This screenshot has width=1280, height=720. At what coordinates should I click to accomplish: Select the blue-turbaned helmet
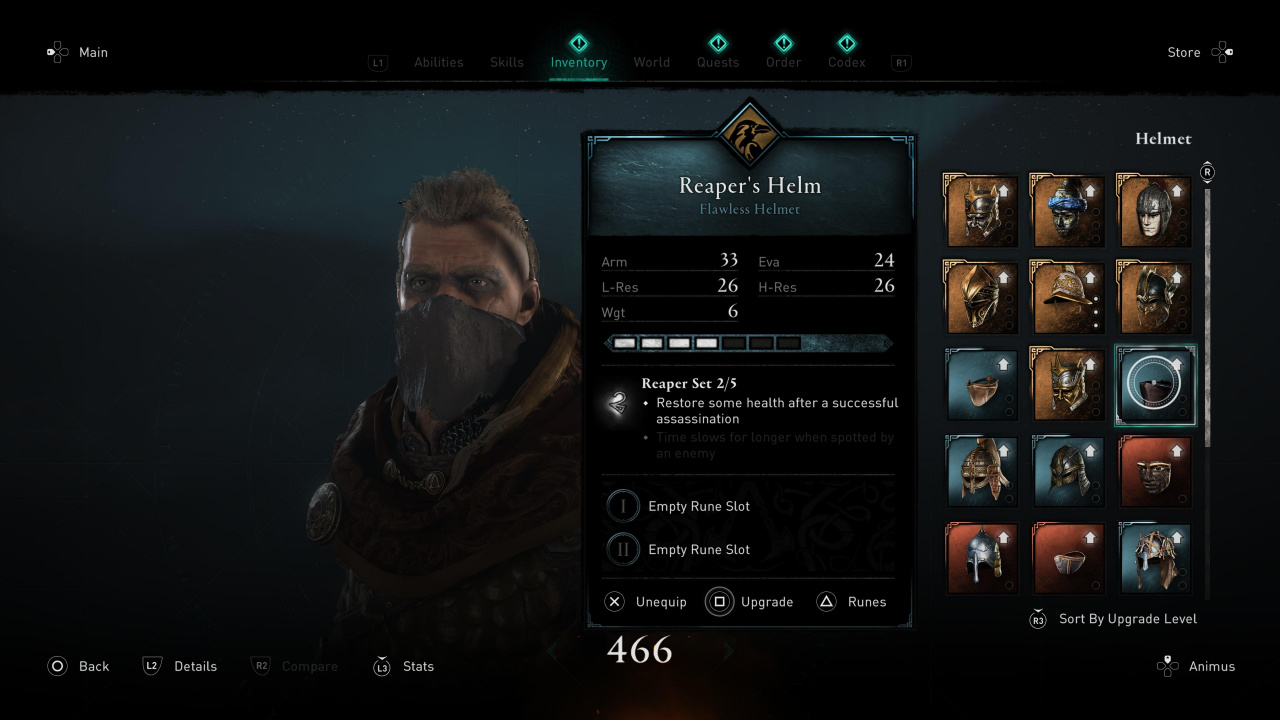pos(1067,211)
